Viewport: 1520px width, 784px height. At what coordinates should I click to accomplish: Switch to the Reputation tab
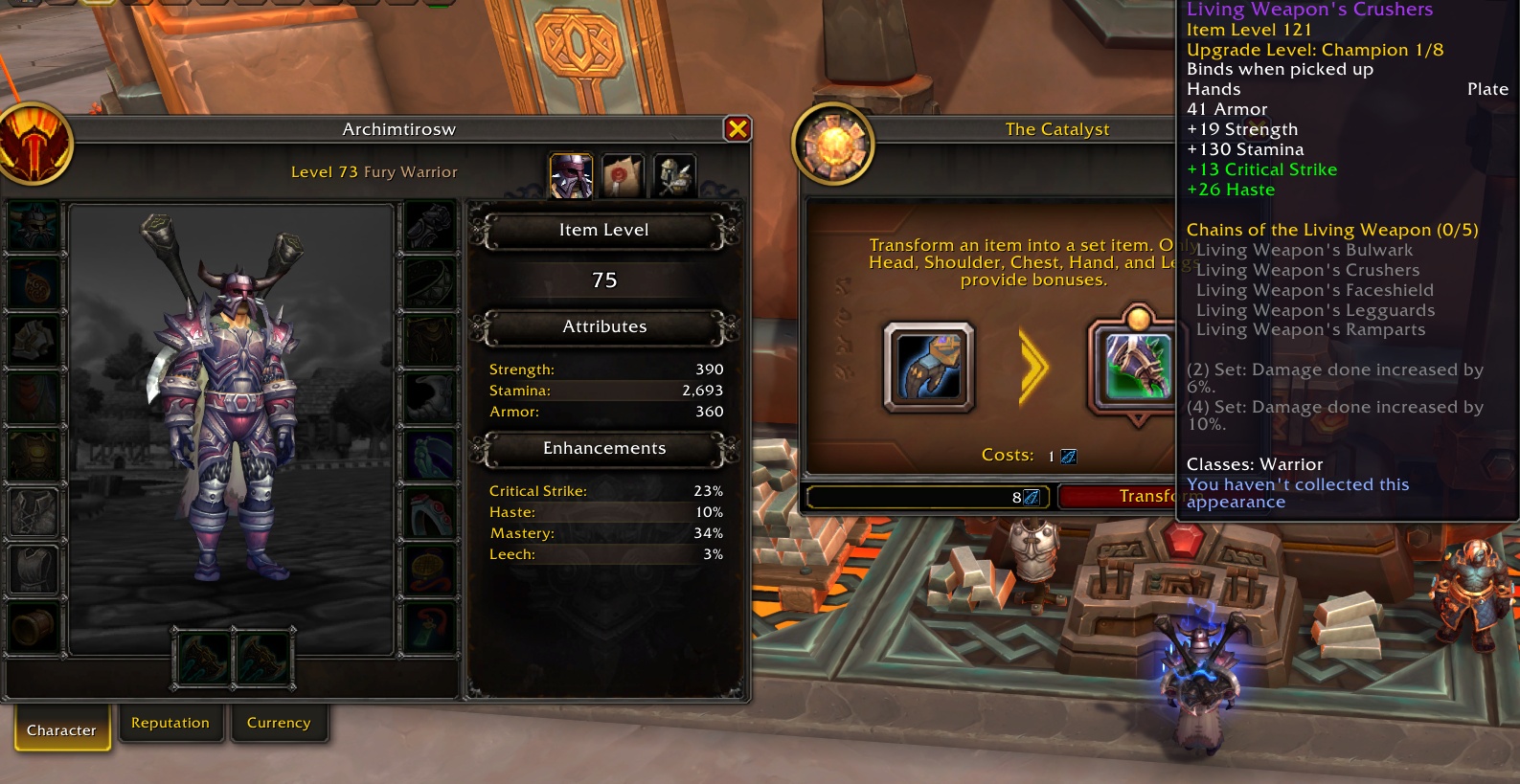170,724
